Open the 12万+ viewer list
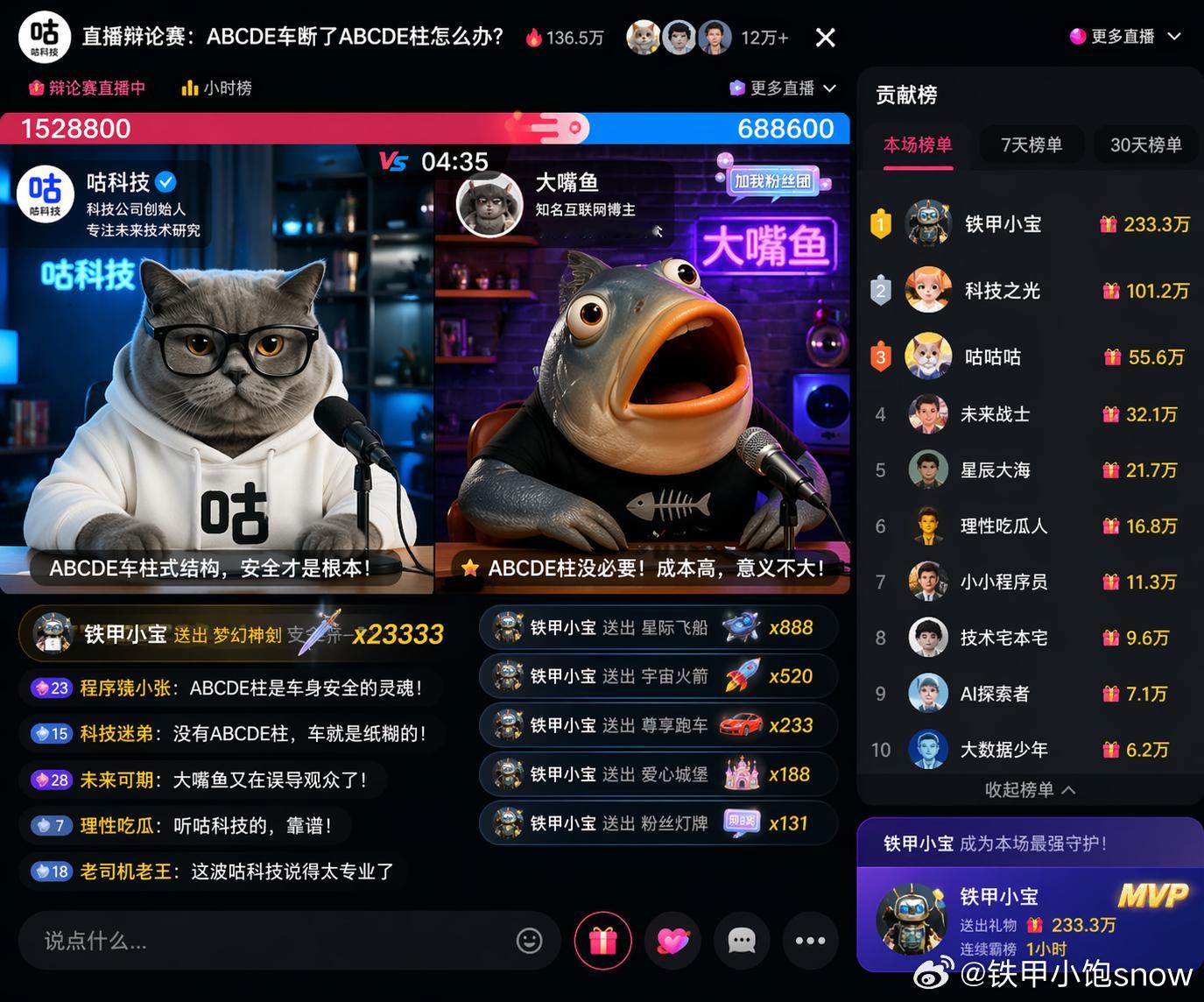 [x=763, y=36]
